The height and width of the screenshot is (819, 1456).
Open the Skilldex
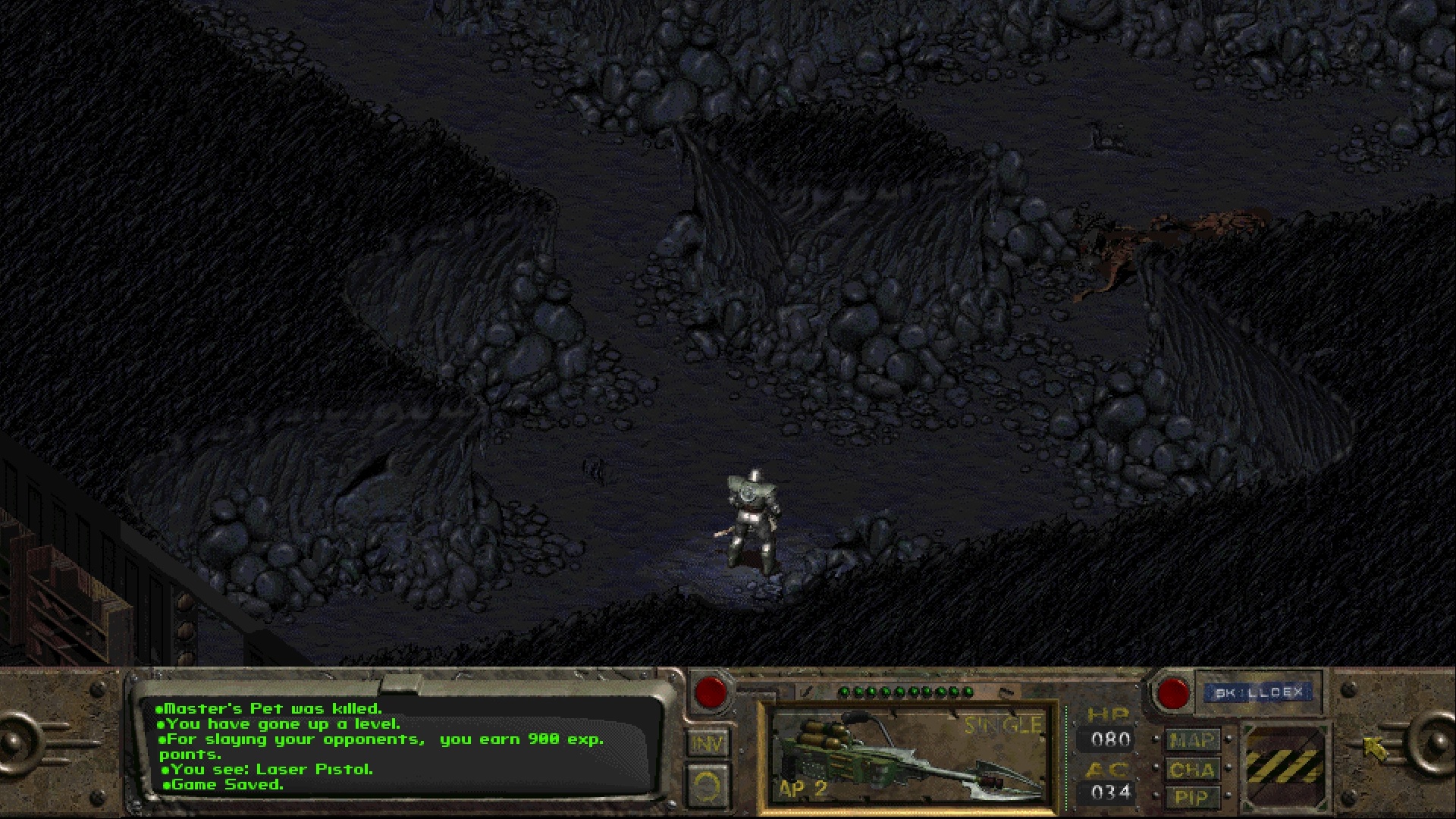(x=1258, y=692)
